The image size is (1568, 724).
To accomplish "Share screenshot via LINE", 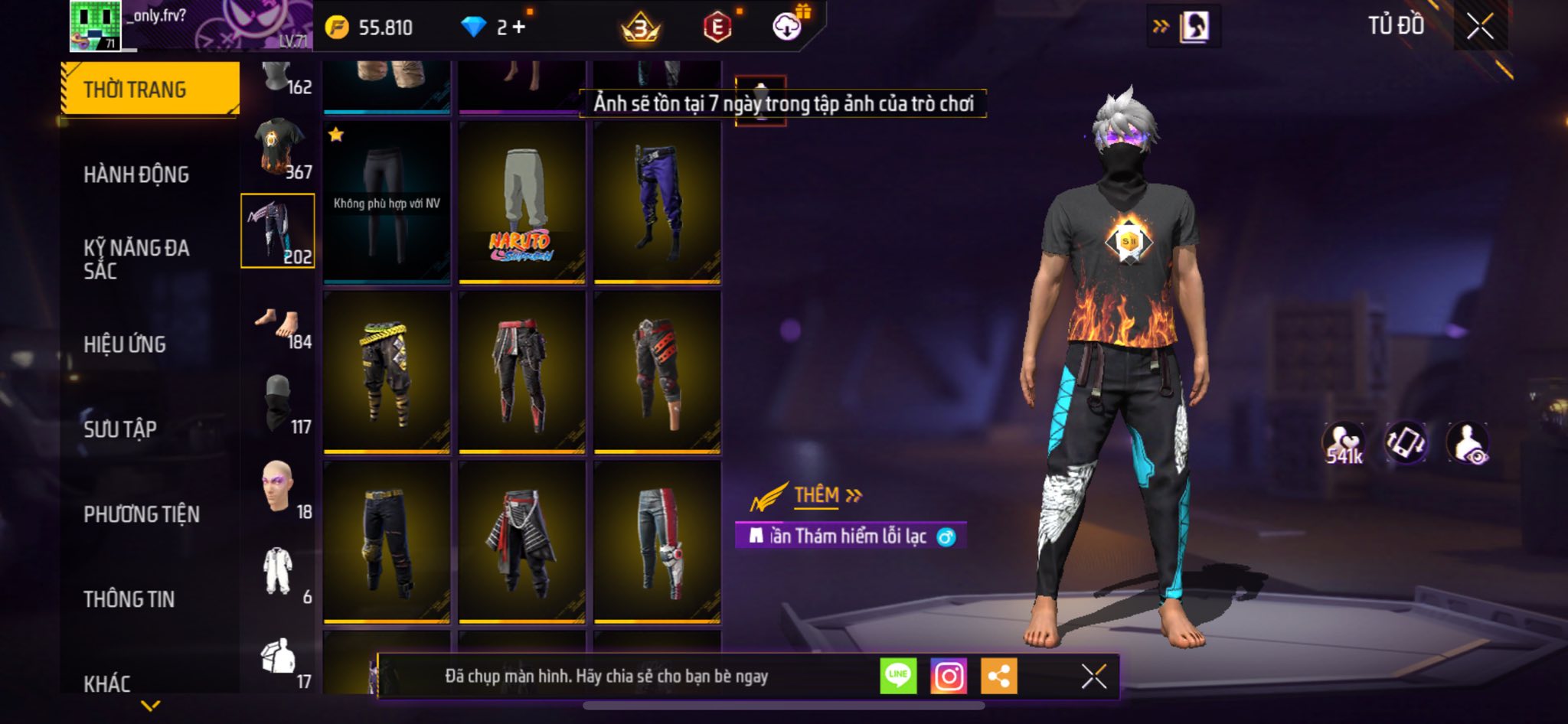I will pyautogui.click(x=898, y=677).
